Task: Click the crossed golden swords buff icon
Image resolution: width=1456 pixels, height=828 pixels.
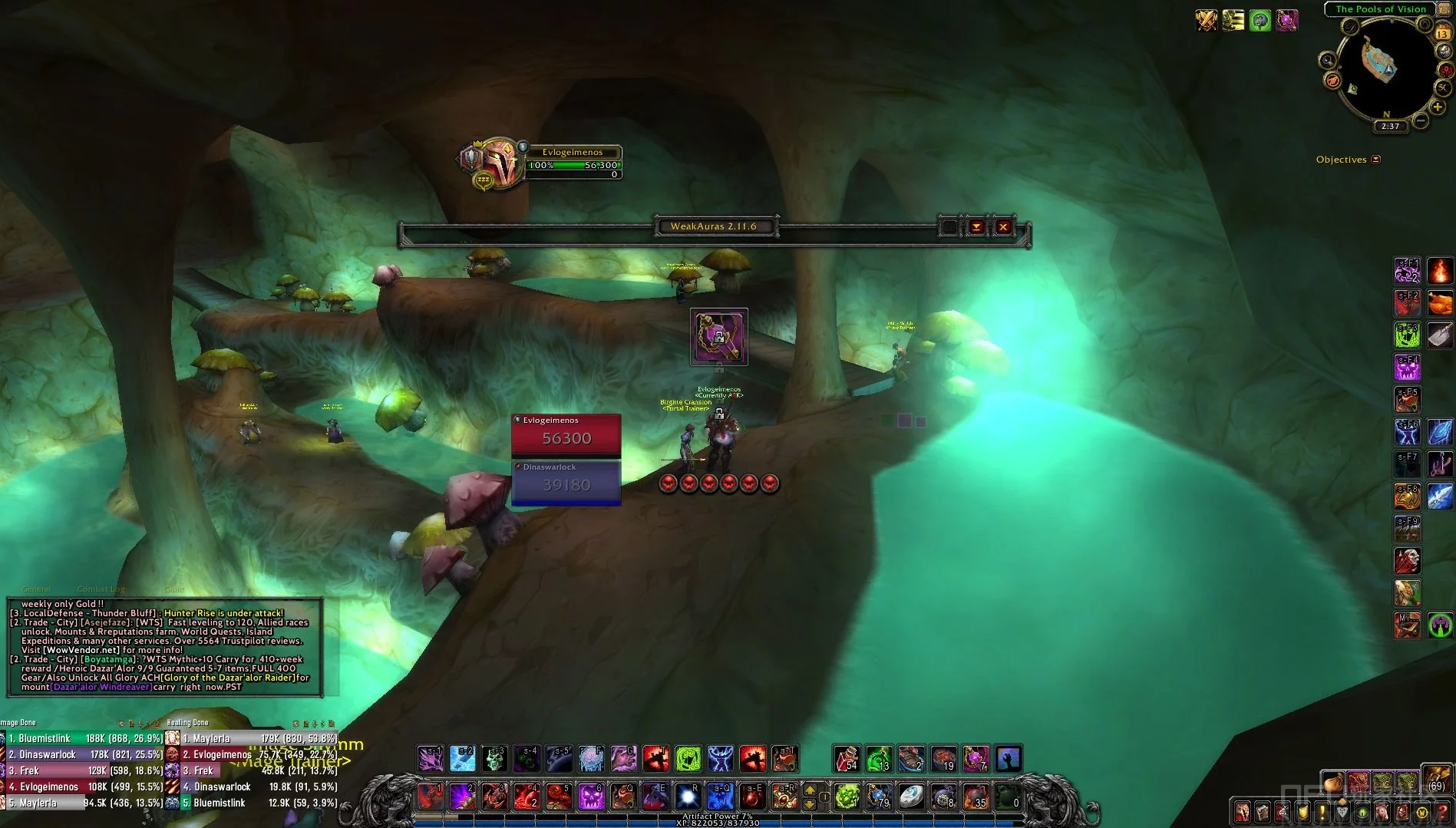Action: click(1207, 21)
